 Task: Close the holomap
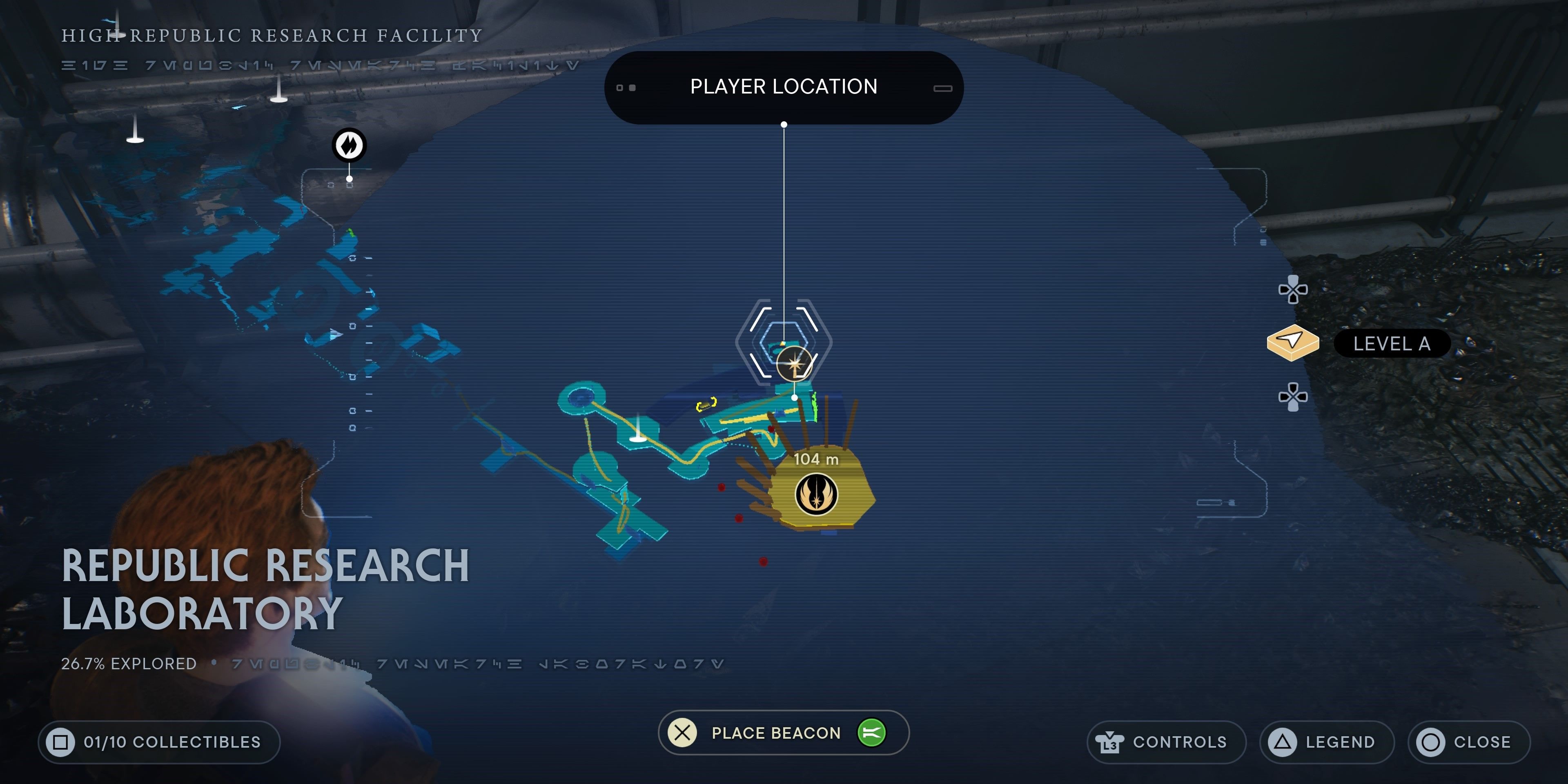[x=1468, y=742]
